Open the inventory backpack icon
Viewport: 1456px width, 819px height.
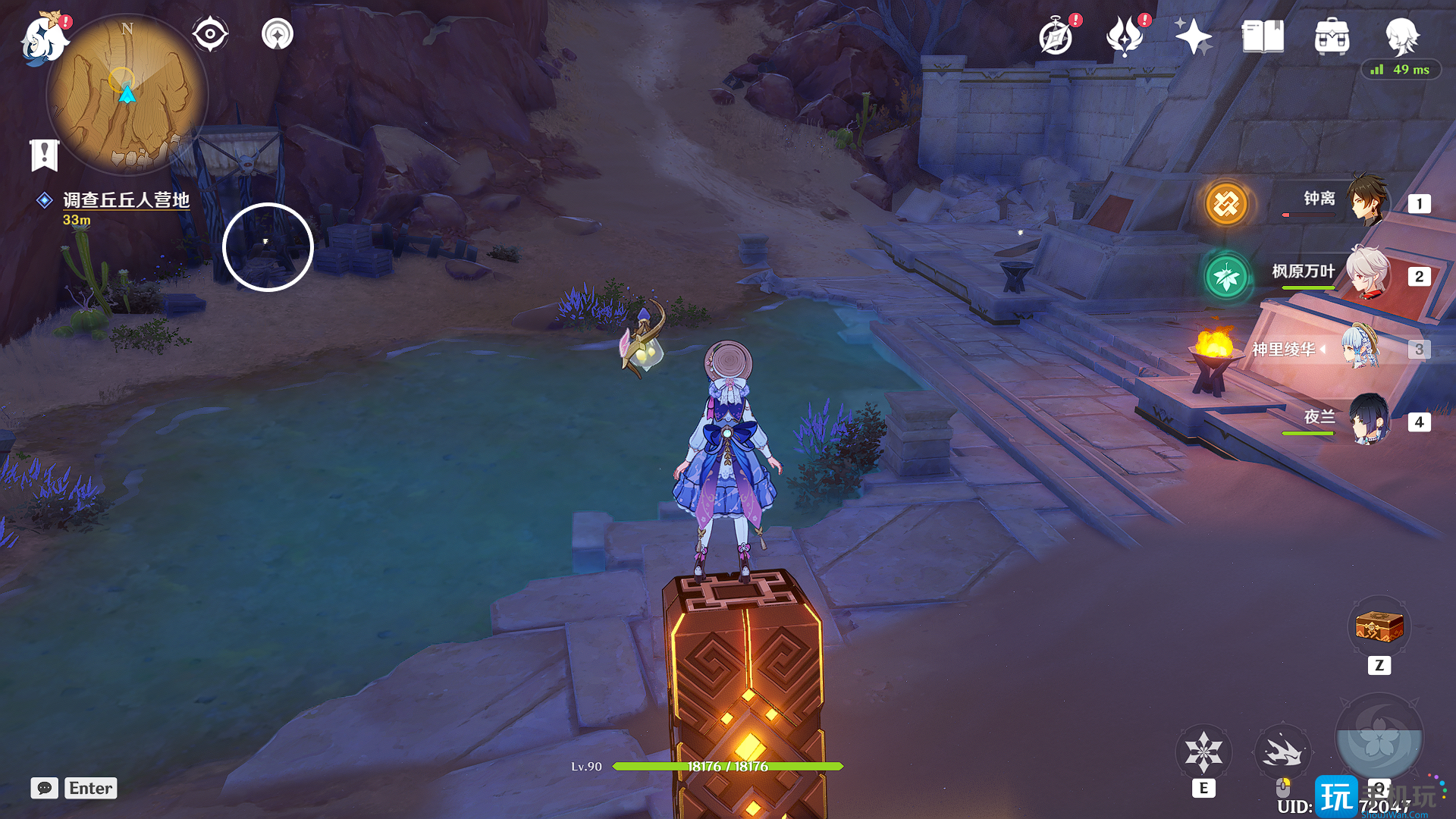pyautogui.click(x=1332, y=36)
